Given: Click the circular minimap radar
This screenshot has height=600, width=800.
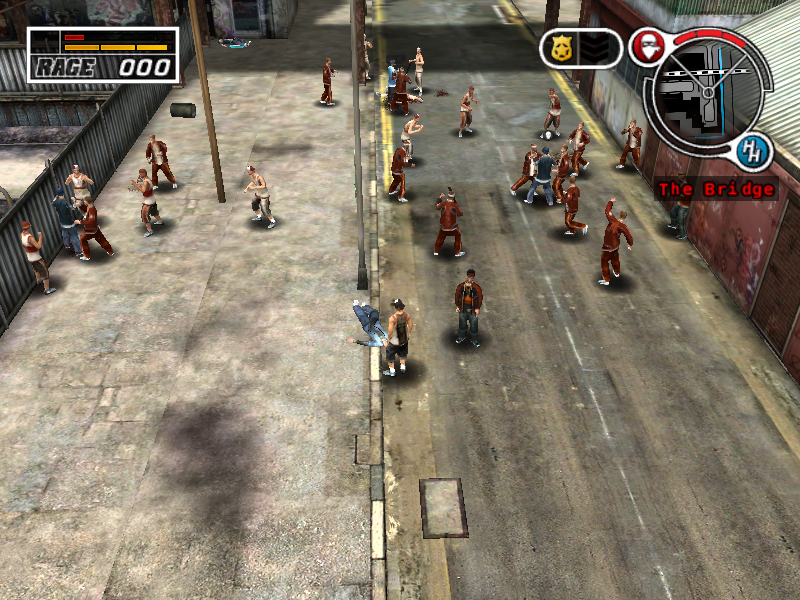Looking at the screenshot, I should click(705, 92).
